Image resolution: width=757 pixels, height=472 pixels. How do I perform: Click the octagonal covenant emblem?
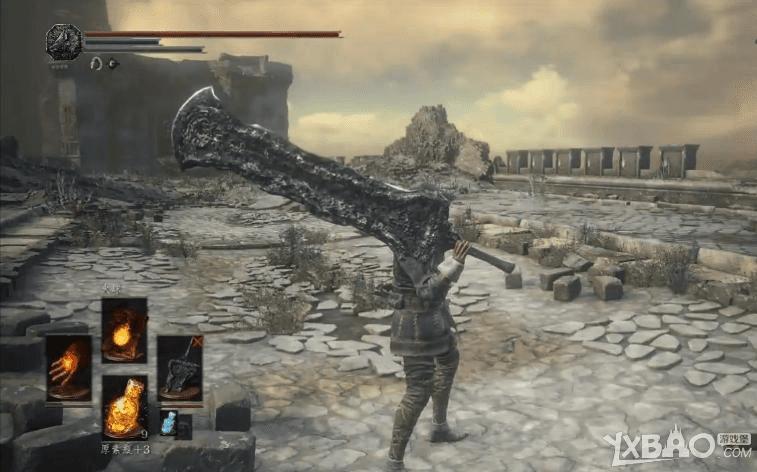pos(64,42)
